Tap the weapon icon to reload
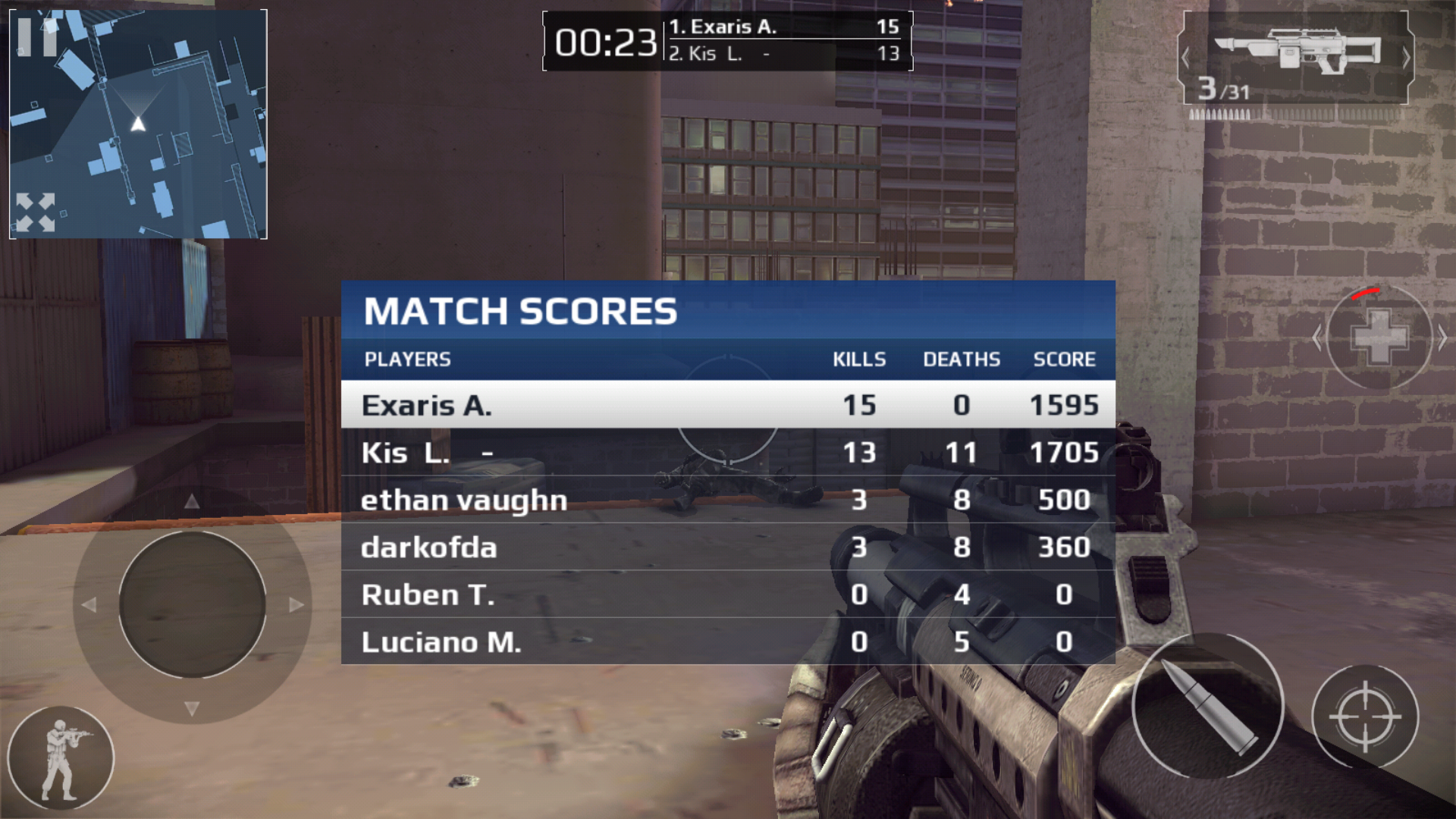The height and width of the screenshot is (819, 1456). (x=1297, y=52)
